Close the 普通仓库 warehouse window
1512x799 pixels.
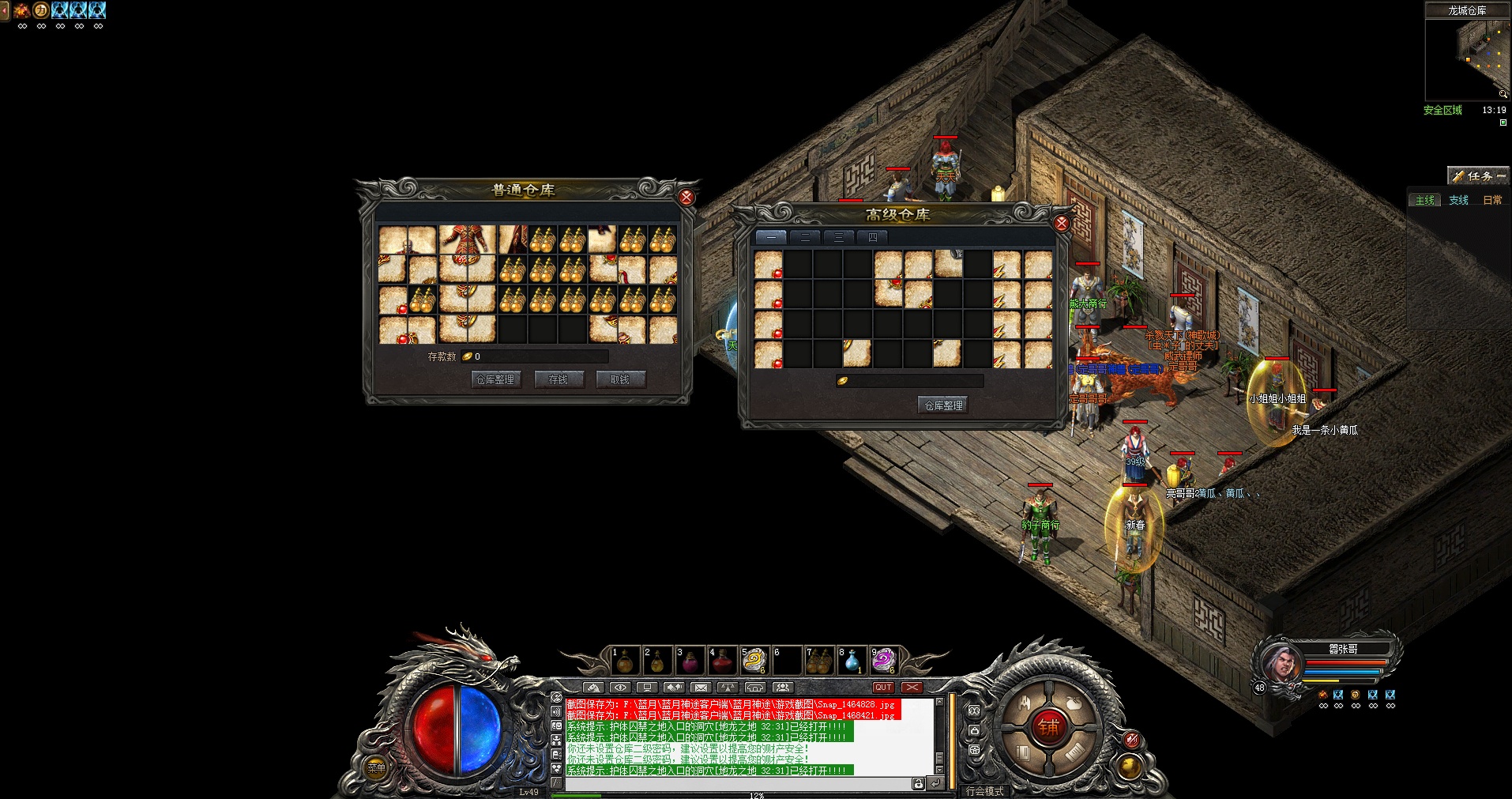coord(686,198)
